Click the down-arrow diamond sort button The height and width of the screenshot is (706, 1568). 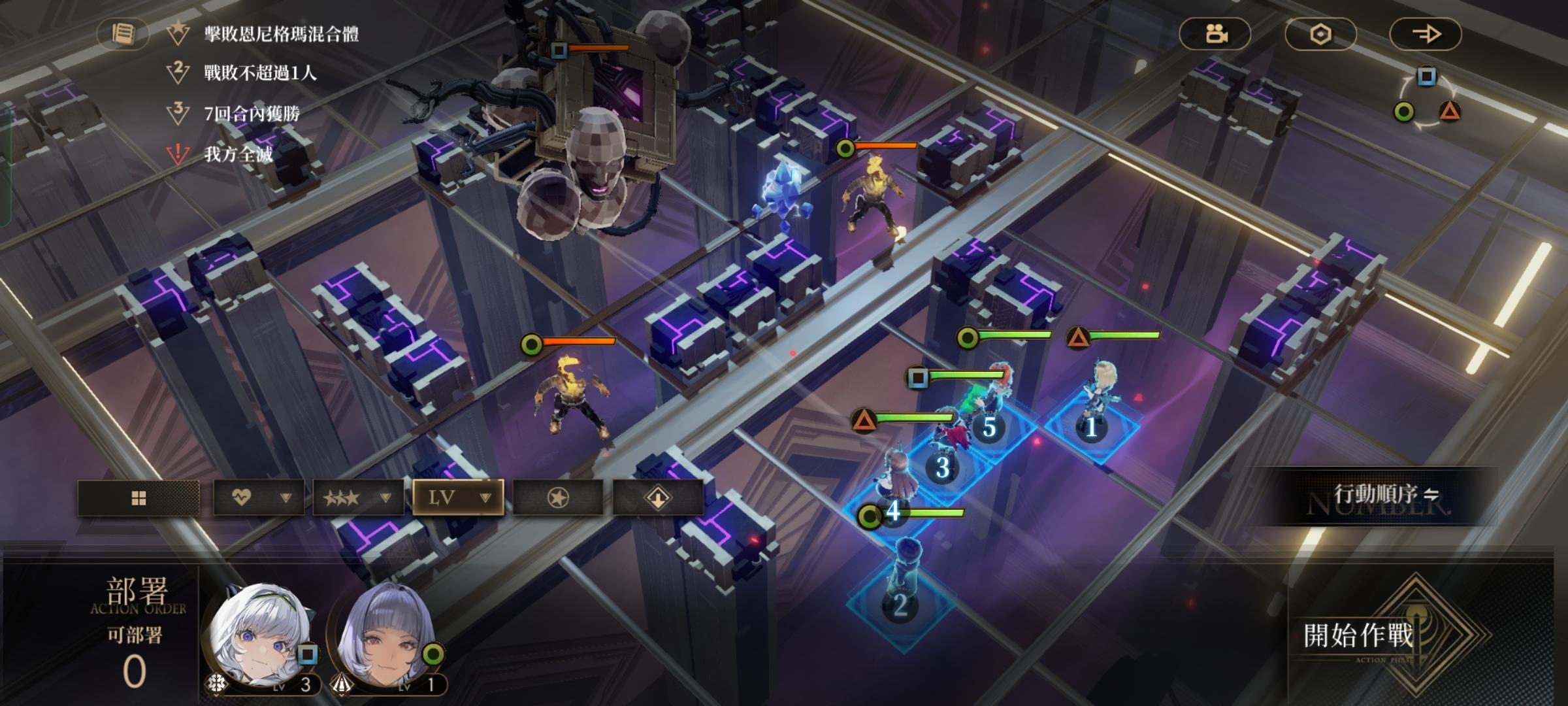point(658,498)
